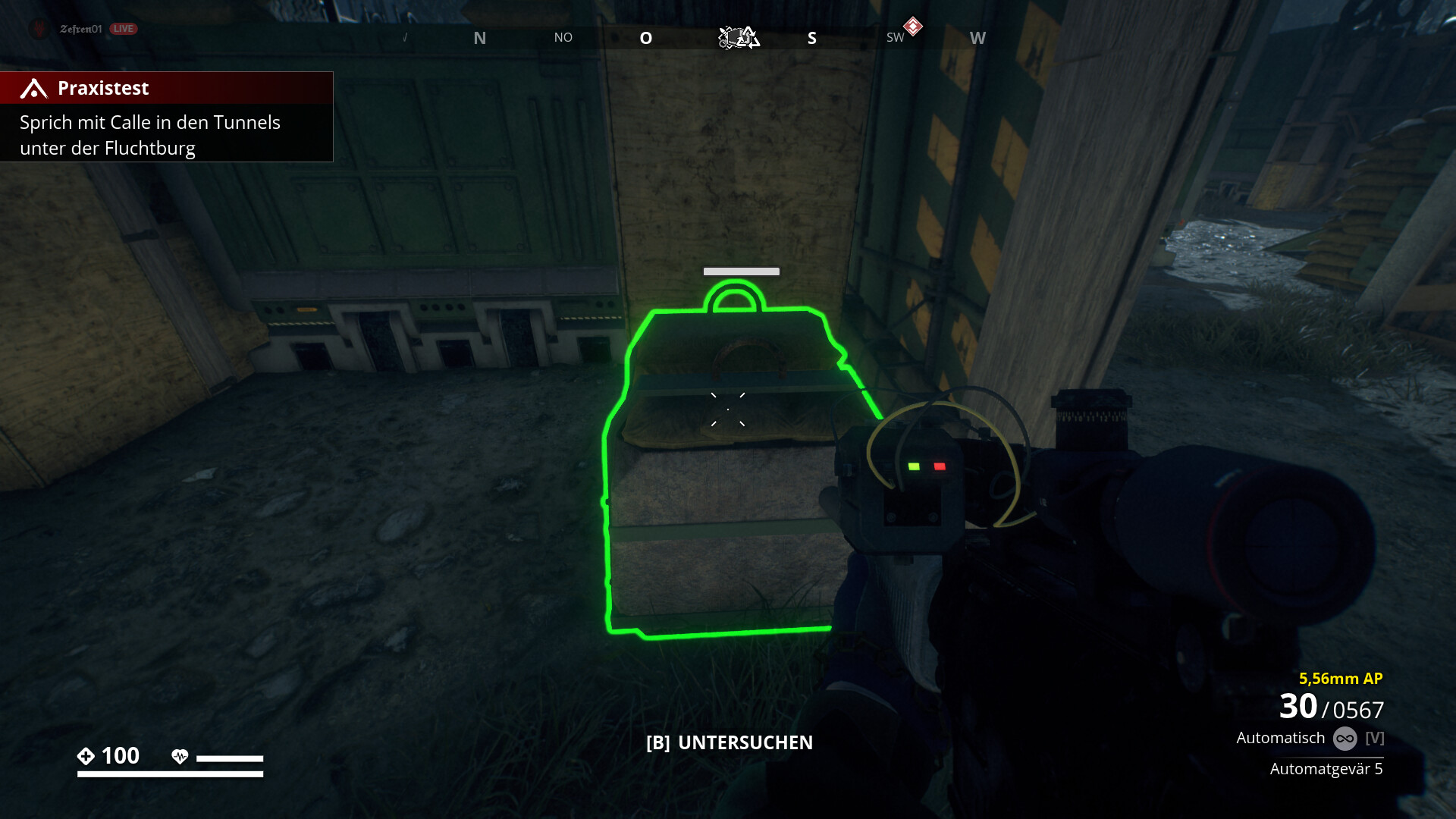
Task: Select the S heading on the compass
Action: [x=811, y=37]
